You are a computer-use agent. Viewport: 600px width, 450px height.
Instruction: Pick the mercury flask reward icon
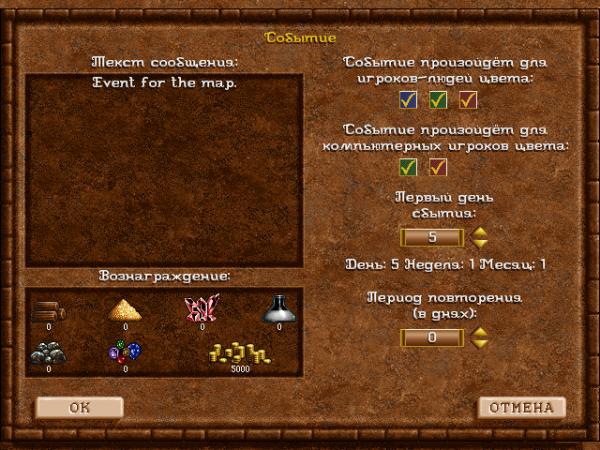tap(279, 309)
